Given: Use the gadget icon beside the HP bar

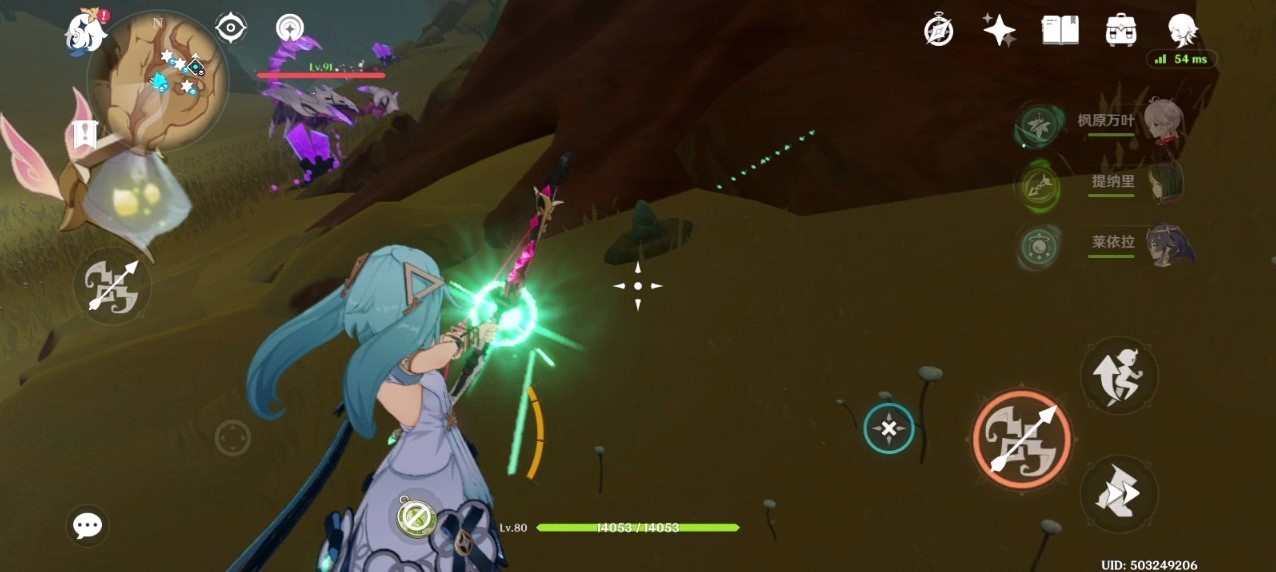Looking at the screenshot, I should click(x=414, y=515).
